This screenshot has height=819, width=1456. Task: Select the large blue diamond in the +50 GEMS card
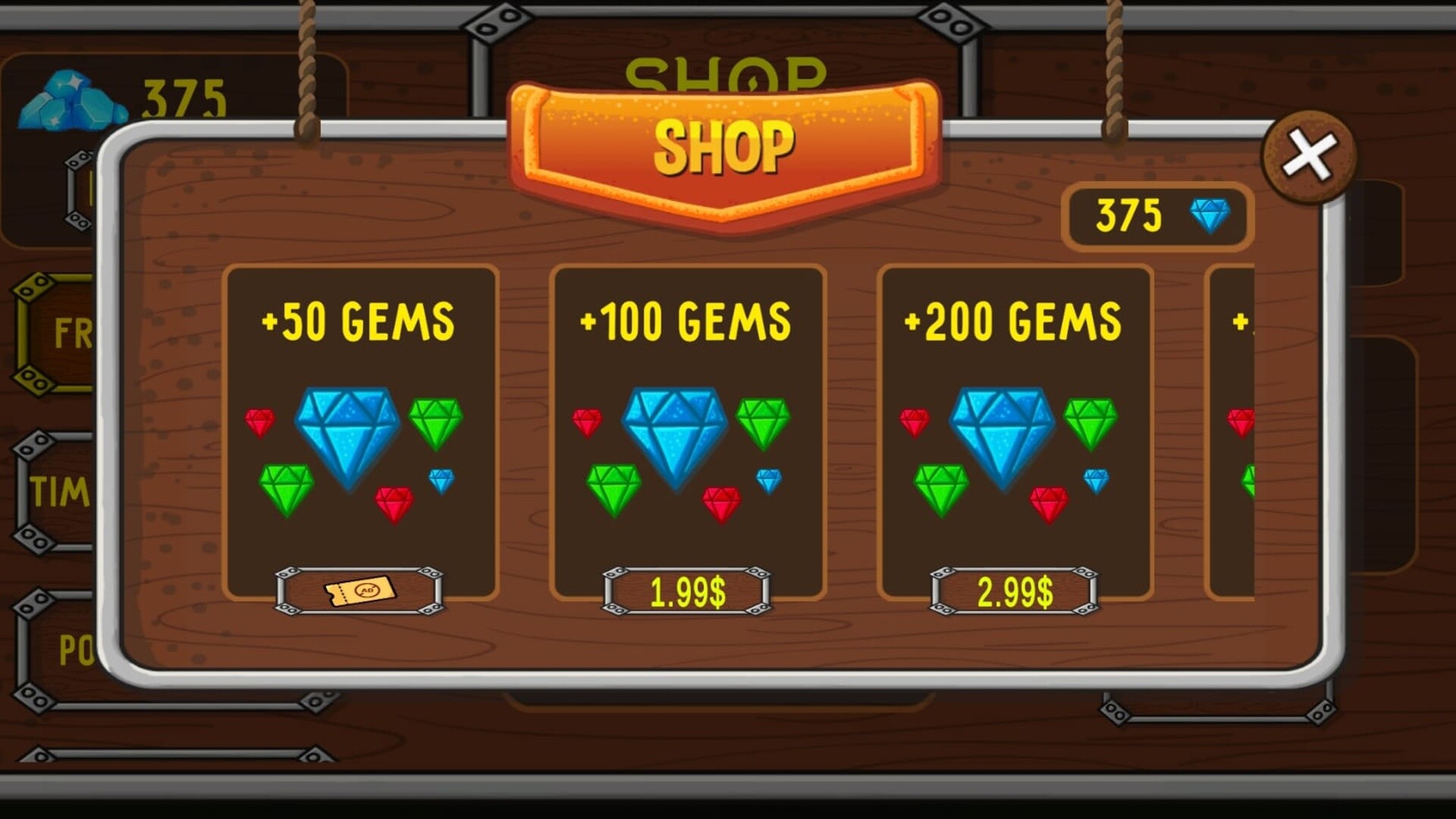(349, 432)
